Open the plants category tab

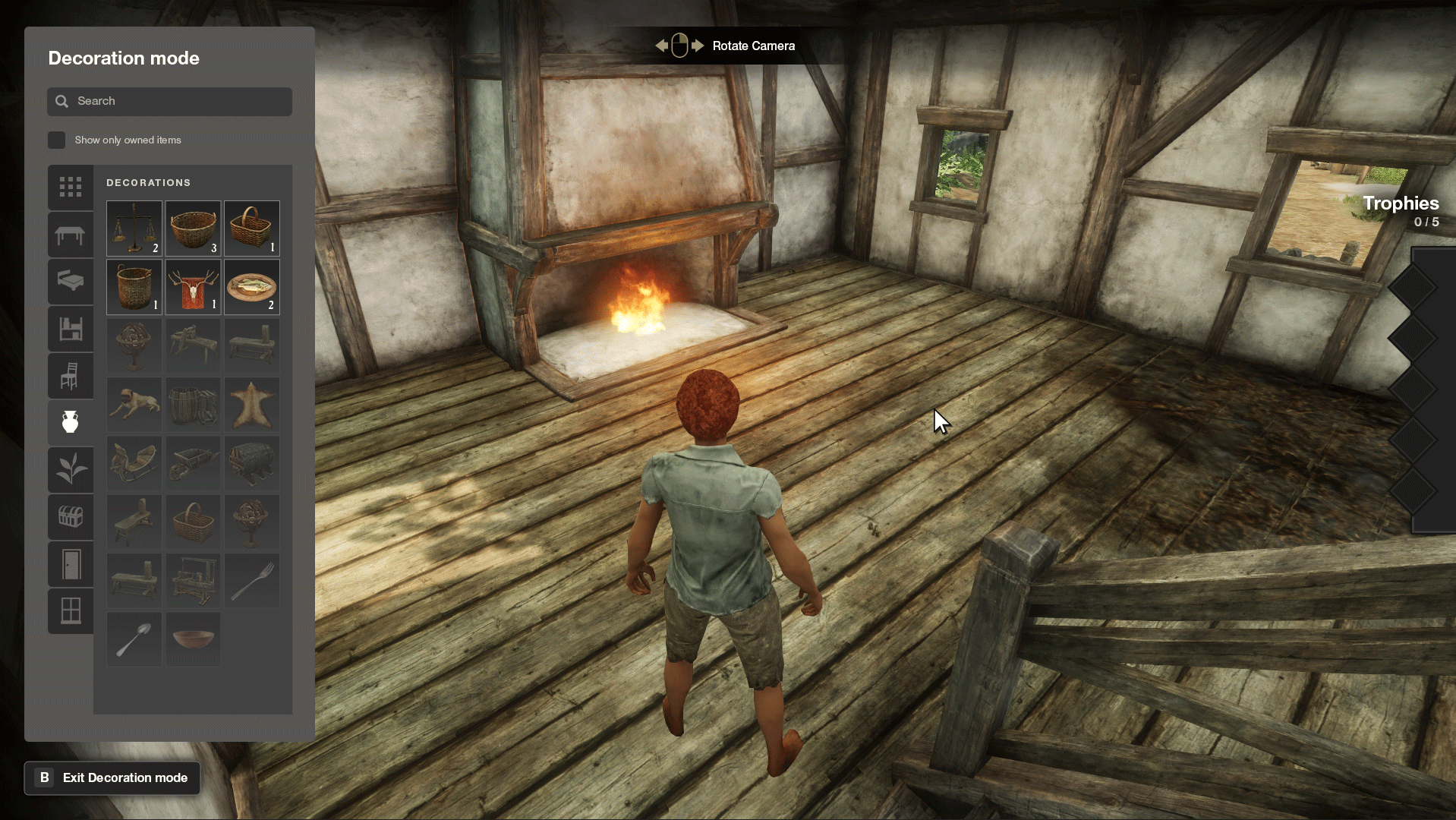[x=71, y=468]
